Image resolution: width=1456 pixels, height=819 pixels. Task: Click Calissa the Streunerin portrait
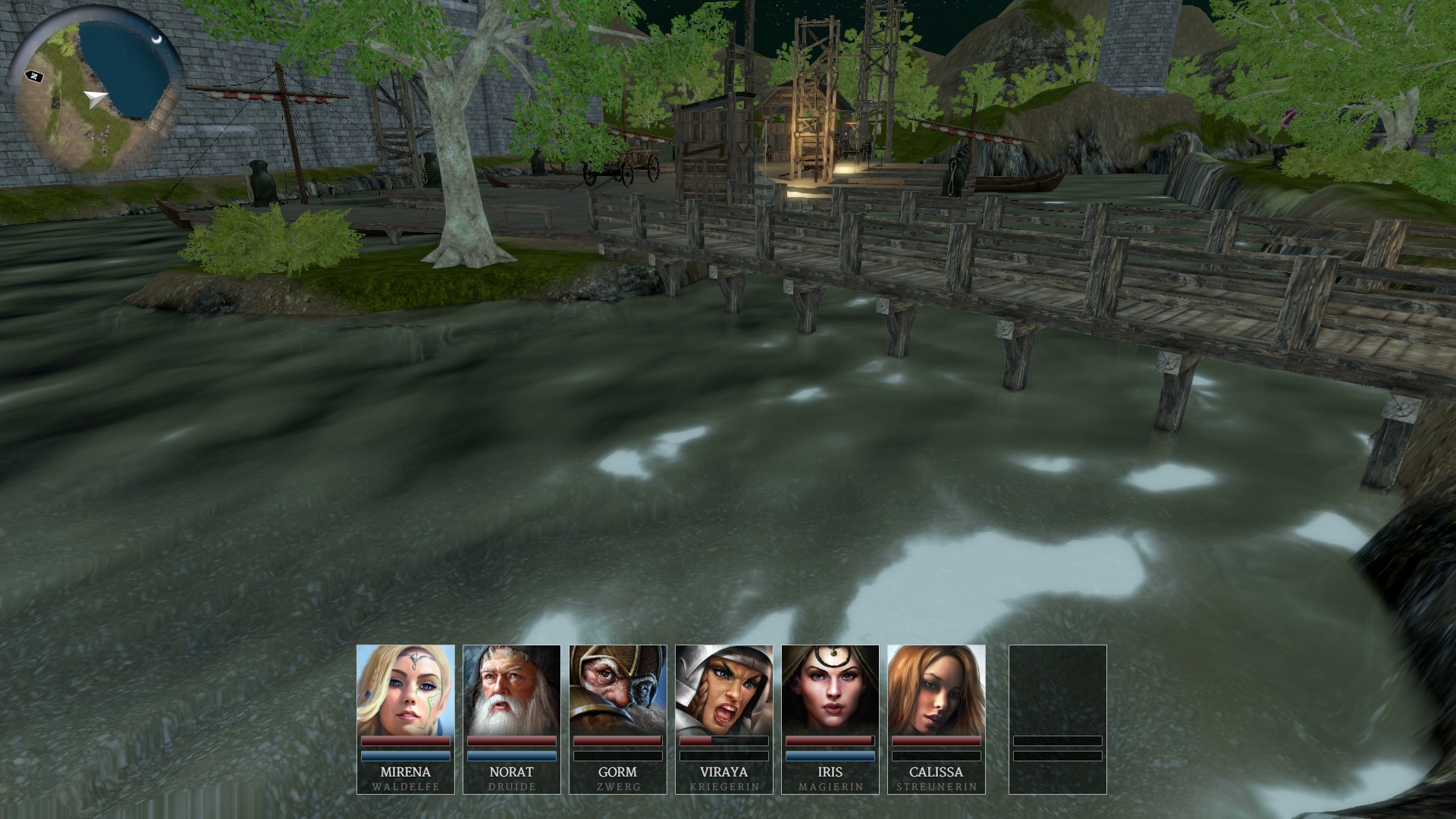click(x=937, y=690)
